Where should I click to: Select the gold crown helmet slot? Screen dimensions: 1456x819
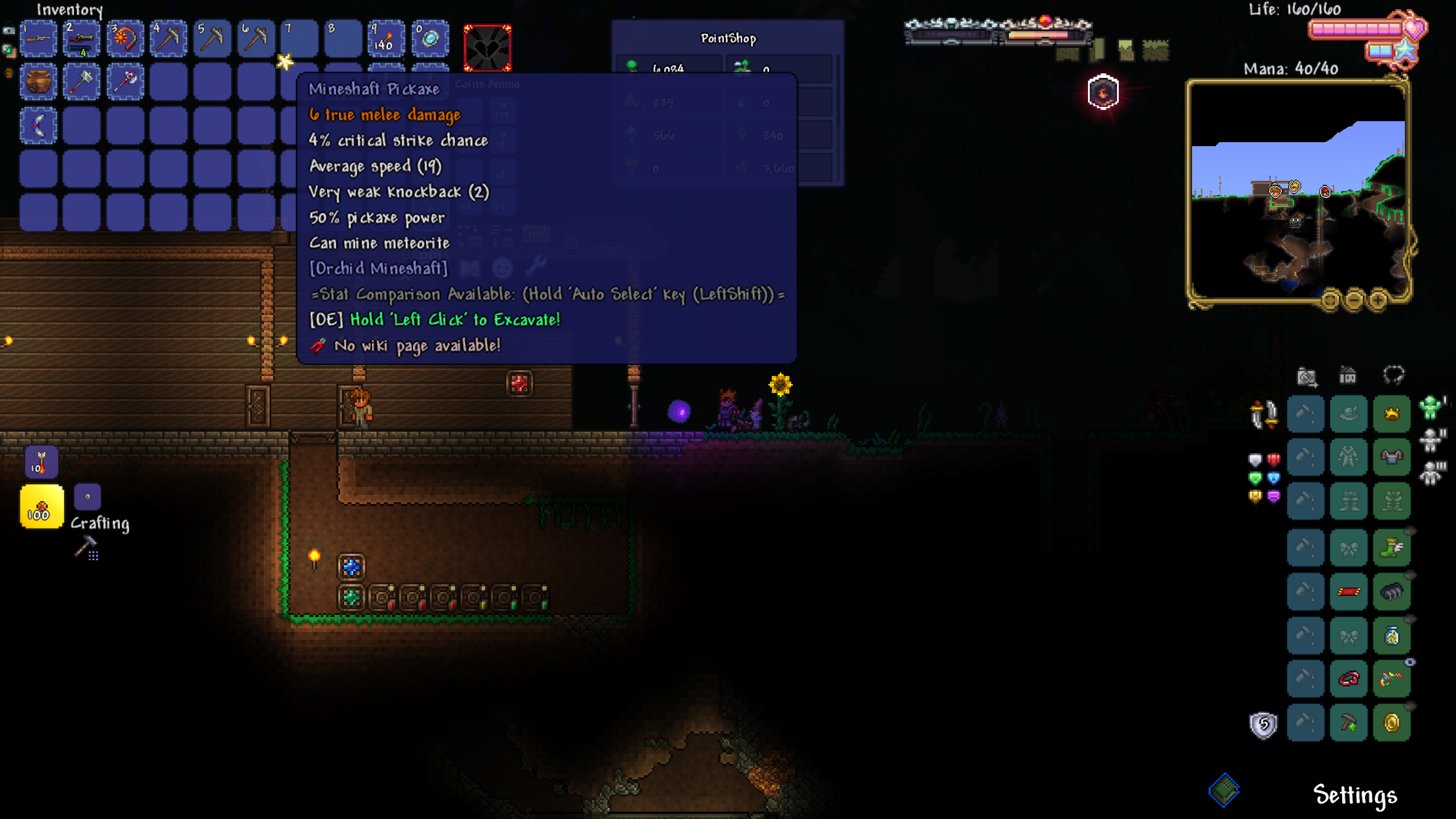coord(1391,413)
